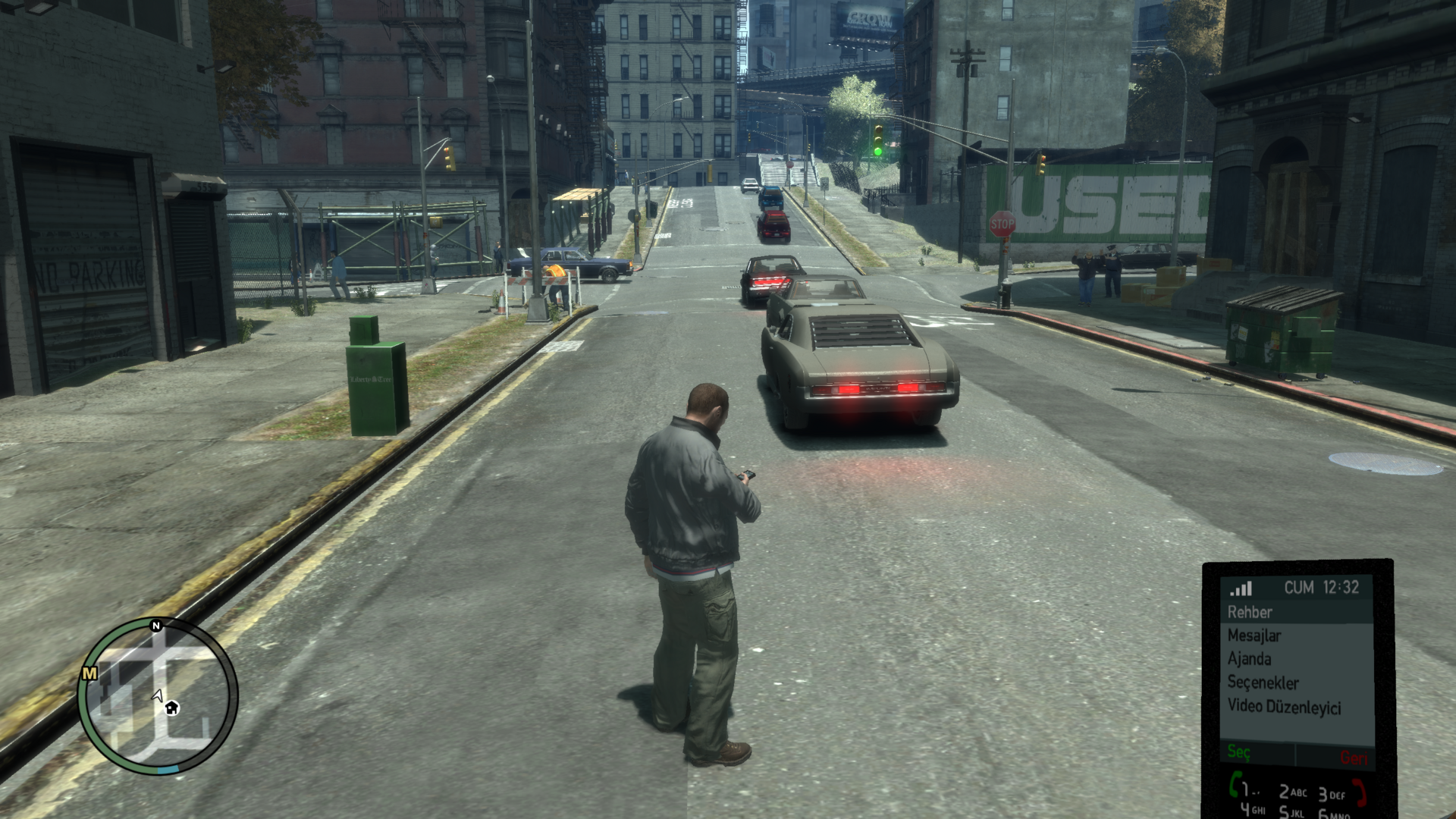Open the Ajanda phone entry

click(x=1249, y=659)
